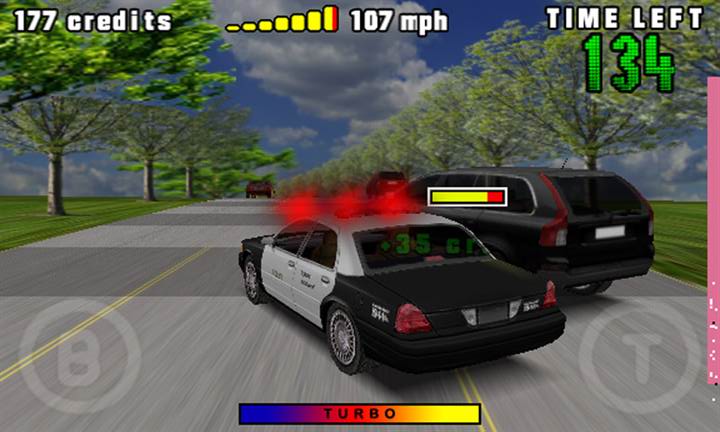
Task: Activate the circular T turbo button
Action: [x=641, y=357]
